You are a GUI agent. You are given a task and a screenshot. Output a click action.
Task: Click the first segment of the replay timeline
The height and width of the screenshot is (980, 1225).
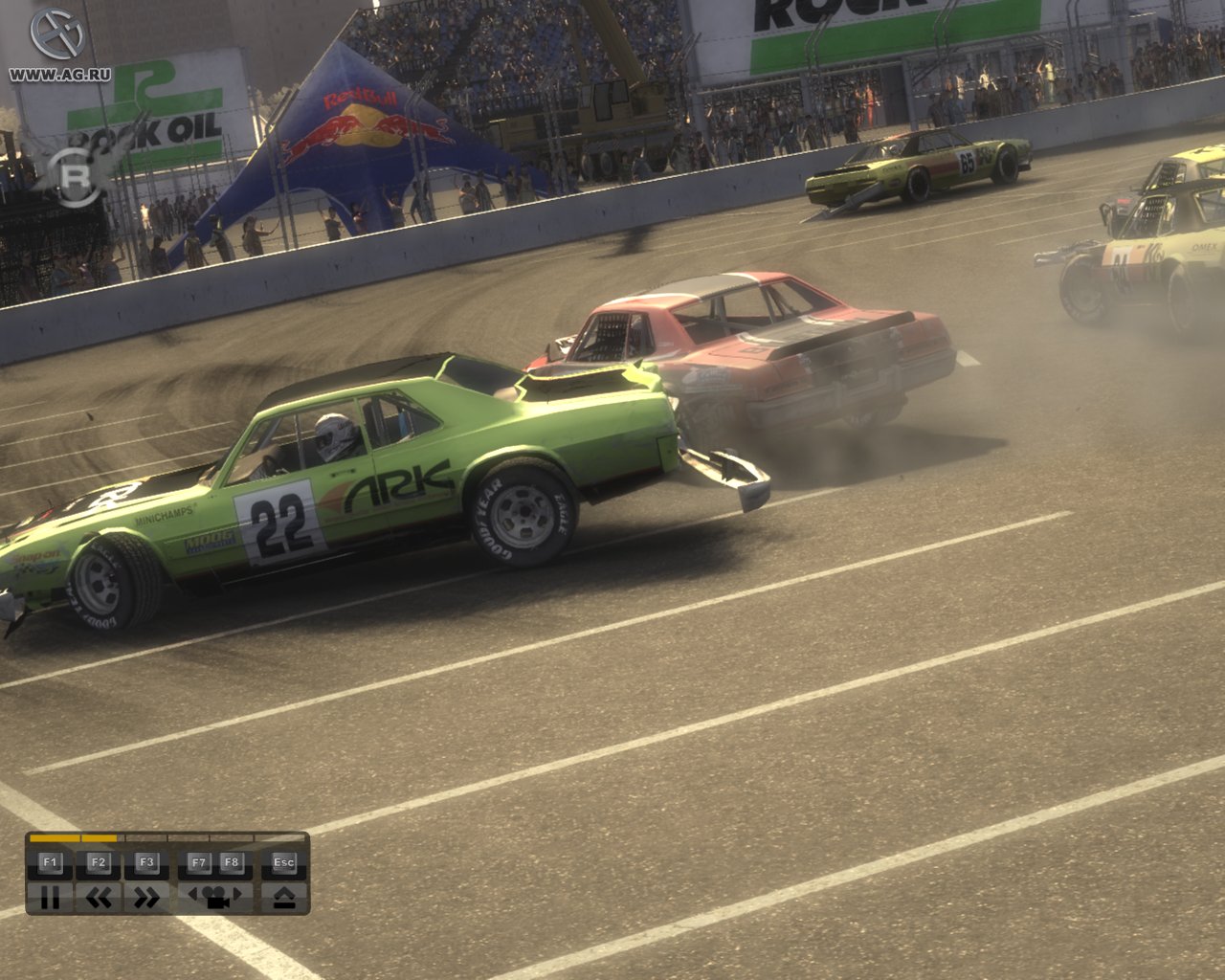coord(54,837)
